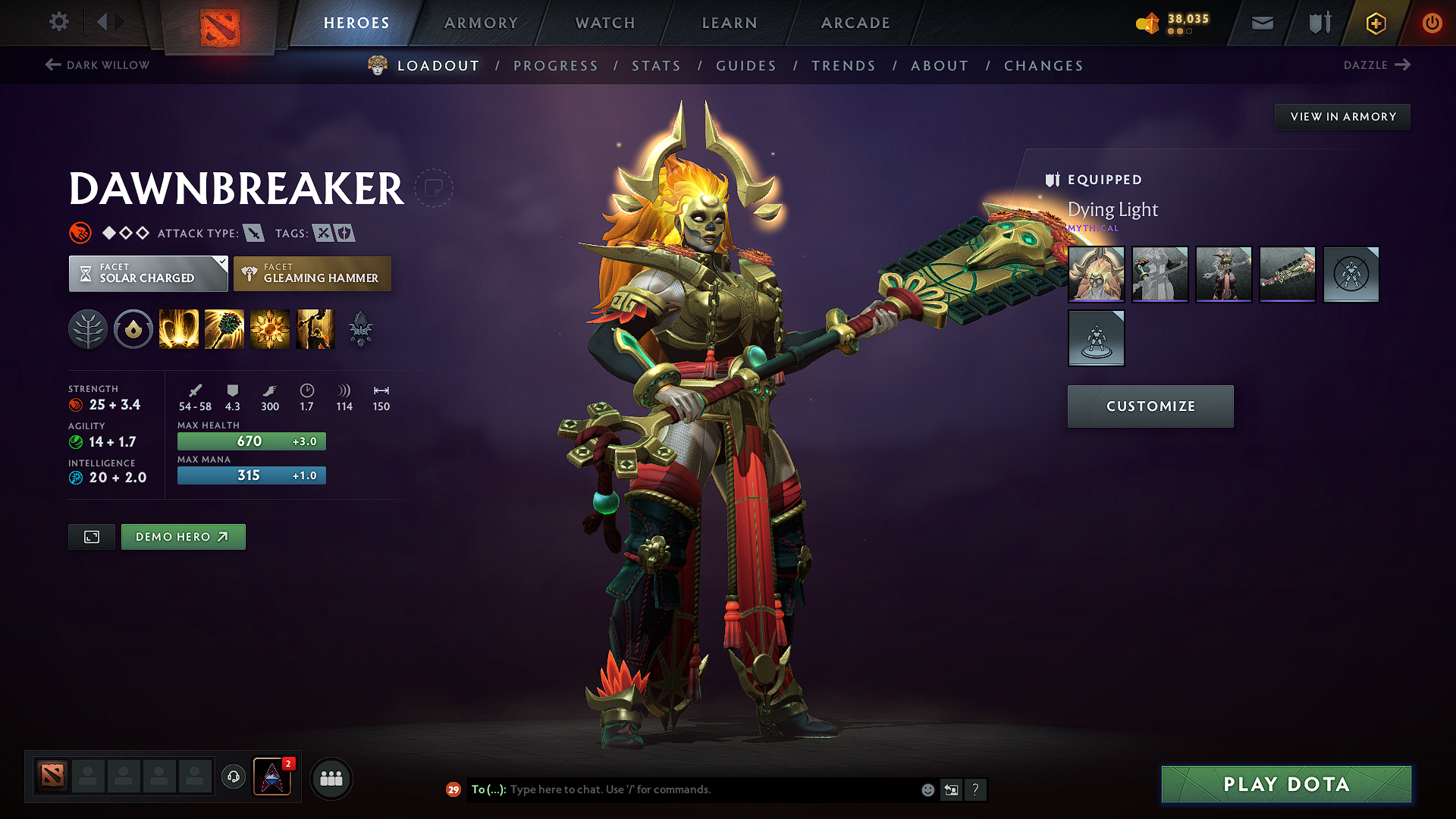Click the Luminosity sunburst ability icon

click(x=270, y=328)
